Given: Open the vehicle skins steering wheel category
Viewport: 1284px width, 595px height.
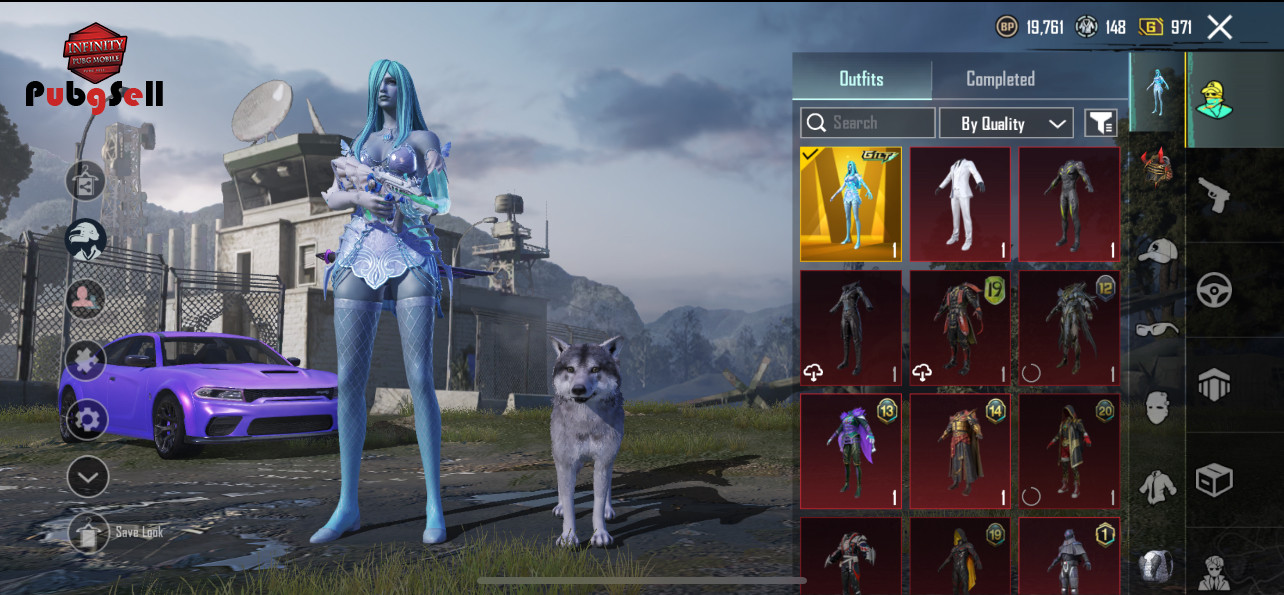Looking at the screenshot, I should 1214,290.
